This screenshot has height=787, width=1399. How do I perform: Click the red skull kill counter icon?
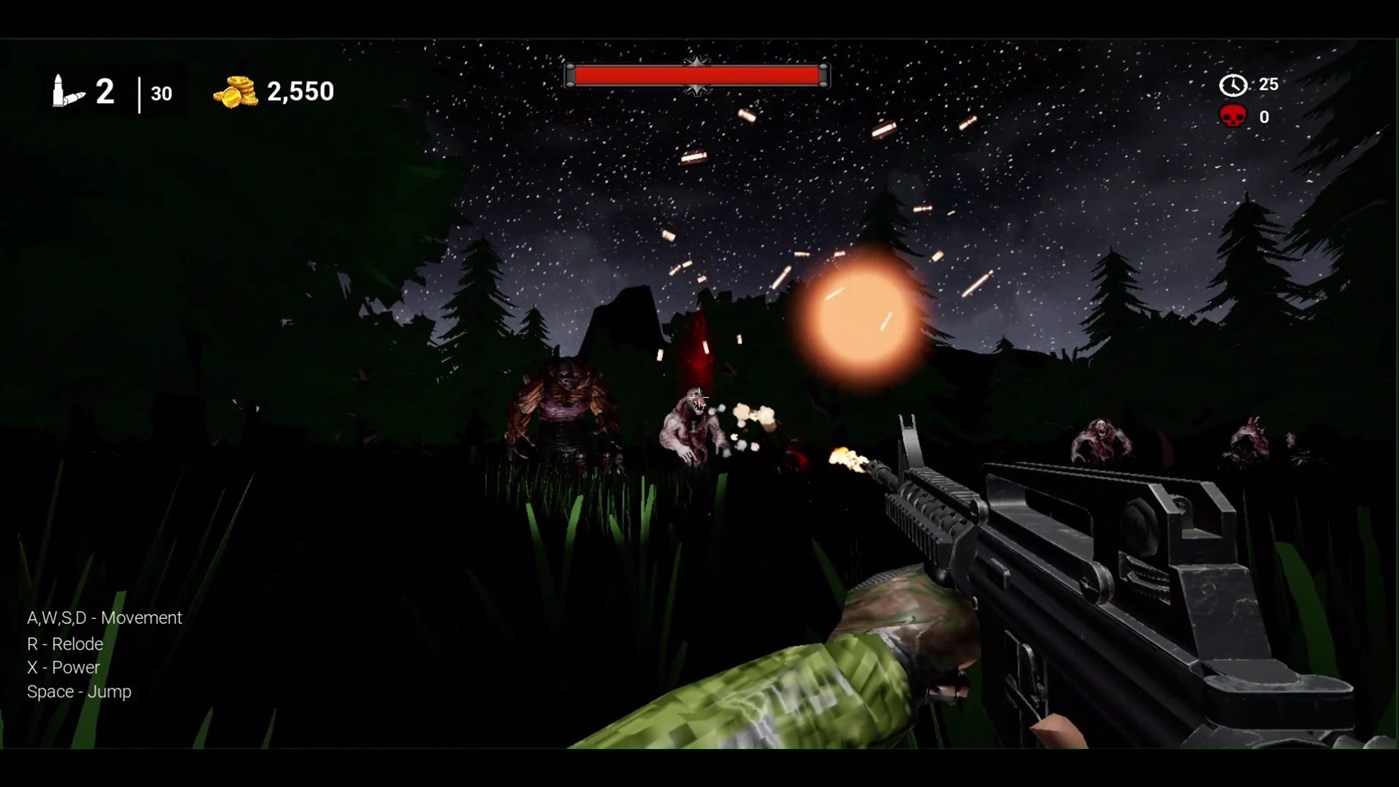tap(1234, 115)
